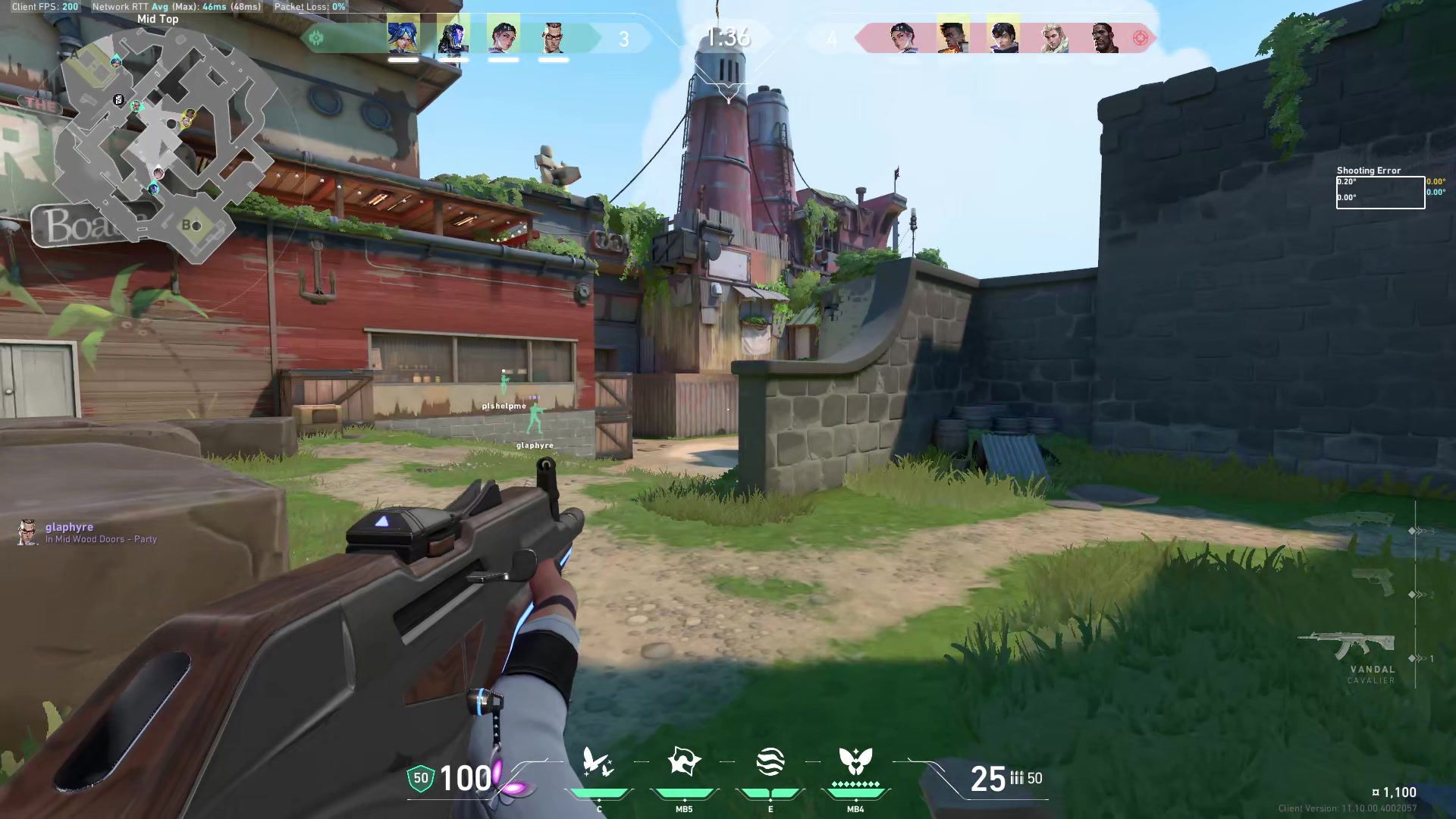
Task: Trigger the E ability with swirl icon
Action: pos(770,762)
